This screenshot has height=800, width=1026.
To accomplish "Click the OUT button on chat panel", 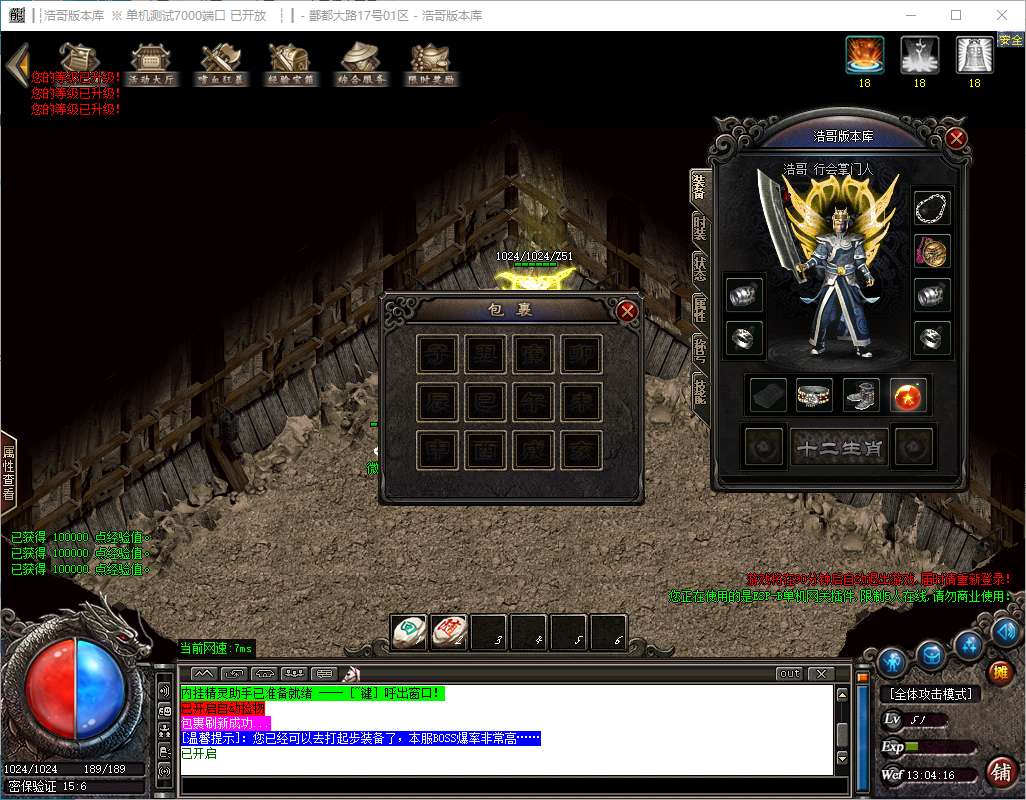I will 790,674.
